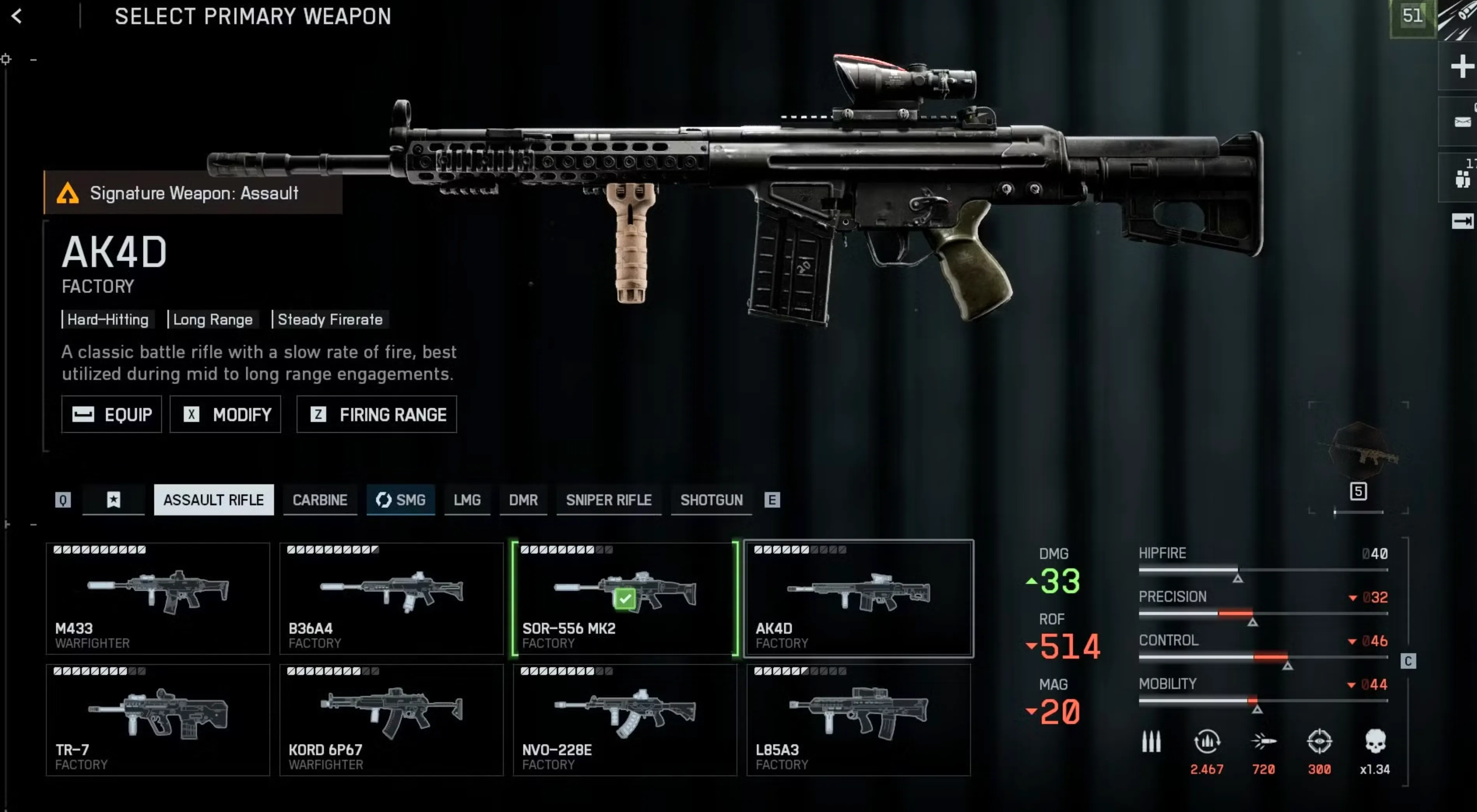Select the favorites star tab
The height and width of the screenshot is (812, 1477).
pos(113,499)
